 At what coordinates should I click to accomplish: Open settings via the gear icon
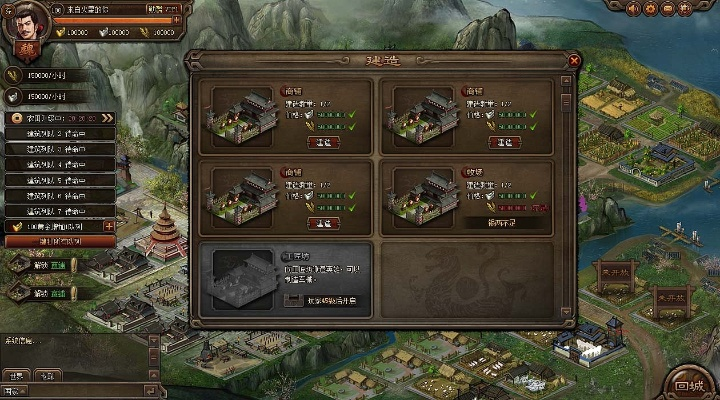650,8
